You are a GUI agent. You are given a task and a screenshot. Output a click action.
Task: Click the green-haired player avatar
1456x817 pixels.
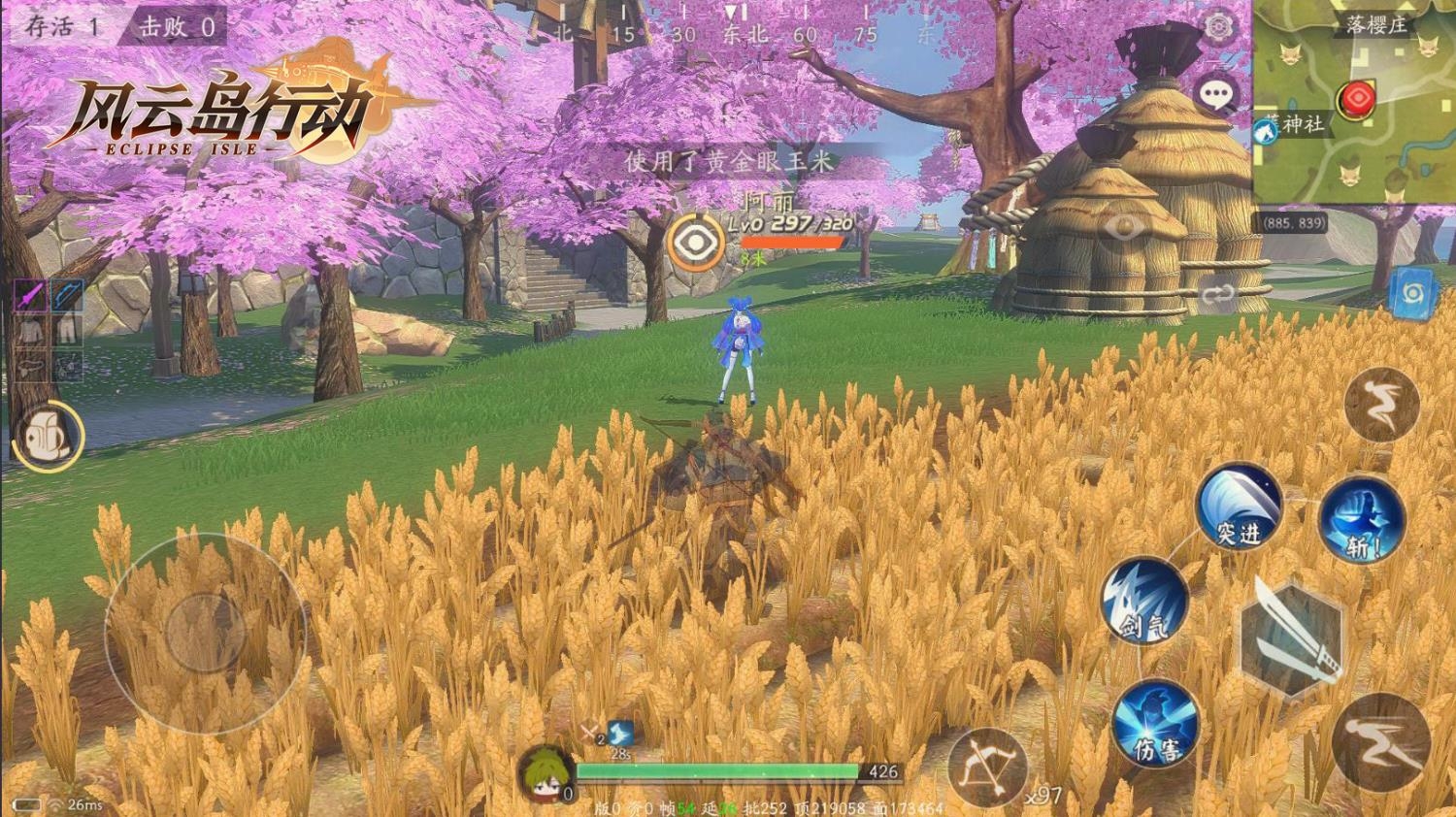(545, 773)
